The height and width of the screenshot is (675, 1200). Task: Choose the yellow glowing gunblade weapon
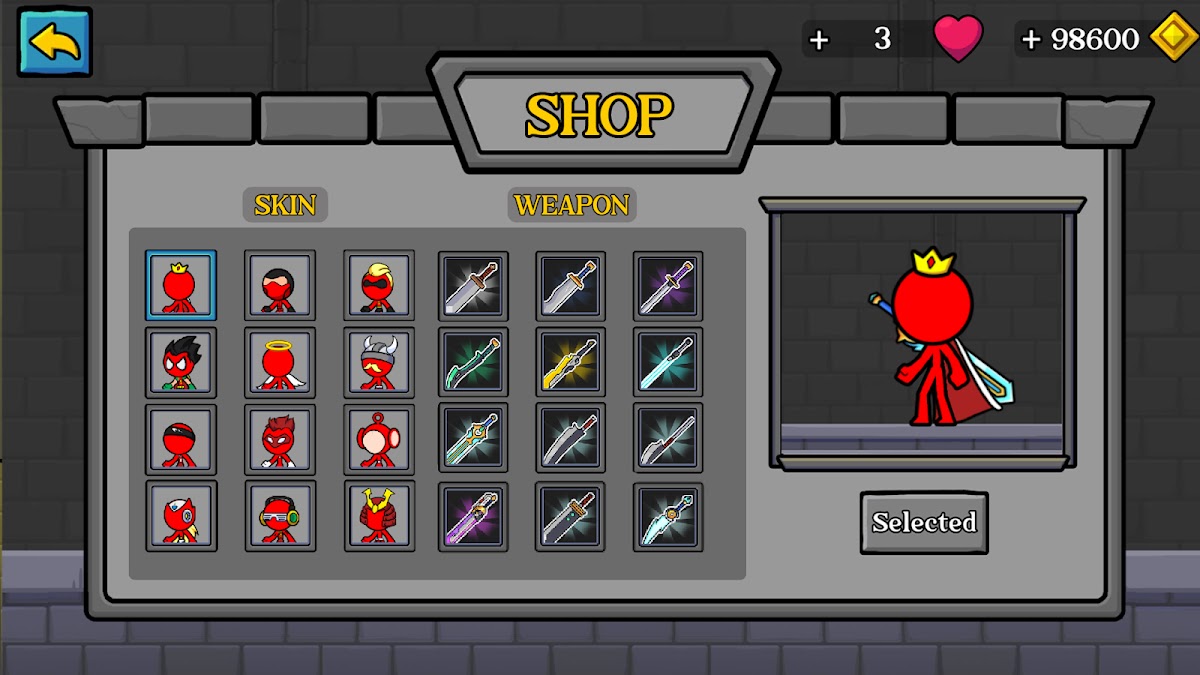point(570,362)
